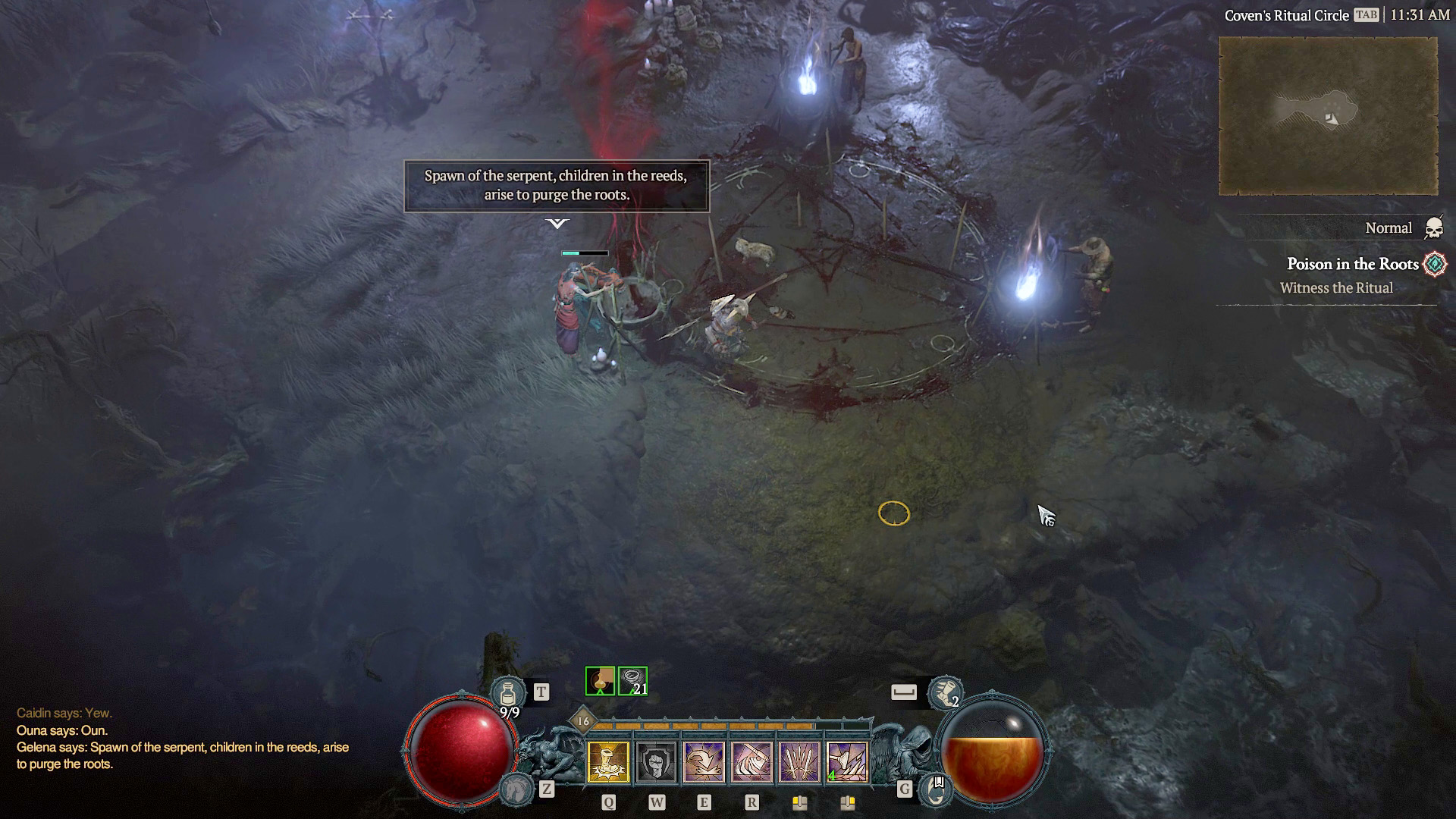Cast the fist shield skill on W
The height and width of the screenshot is (819, 1456).
point(657,762)
